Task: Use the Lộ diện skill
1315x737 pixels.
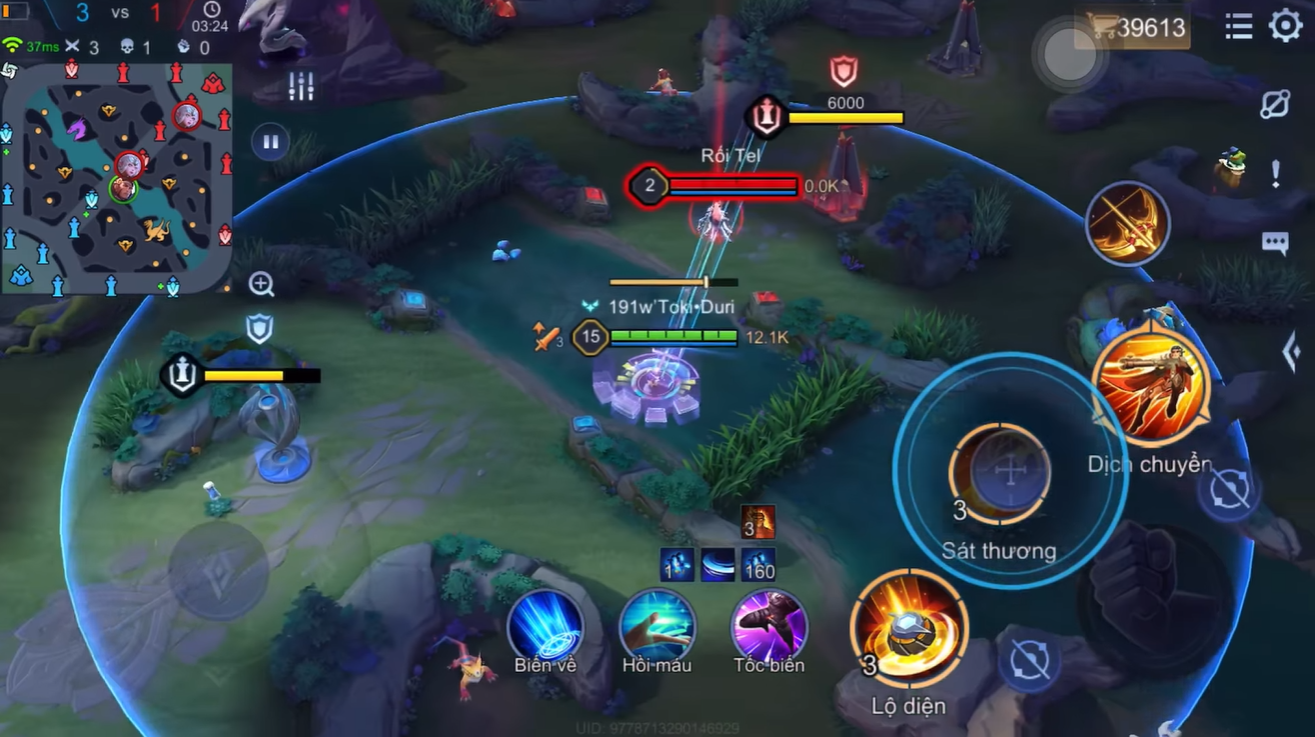Action: click(909, 628)
